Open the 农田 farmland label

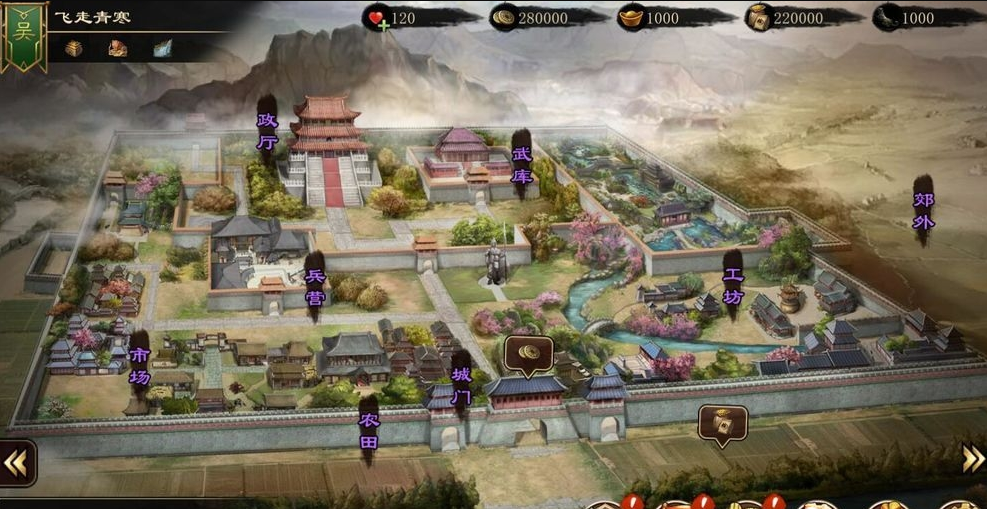369,430
